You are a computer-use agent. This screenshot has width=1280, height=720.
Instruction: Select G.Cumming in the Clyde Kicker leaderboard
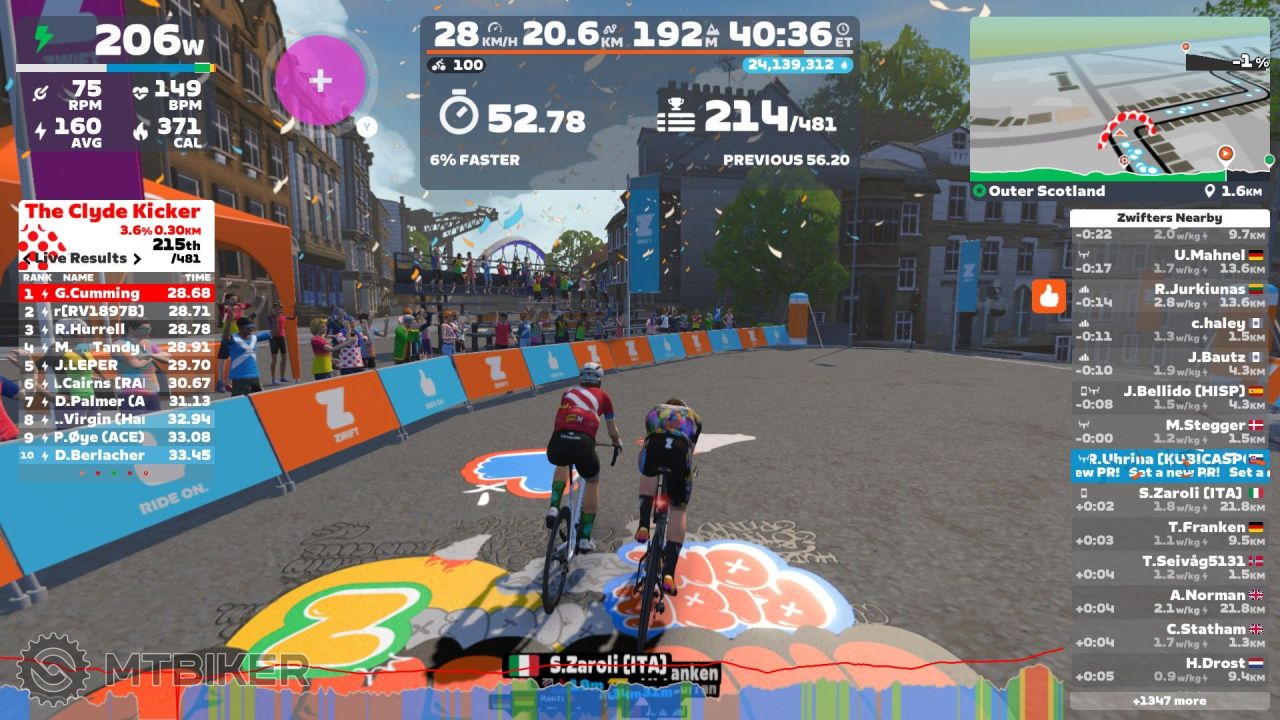116,293
